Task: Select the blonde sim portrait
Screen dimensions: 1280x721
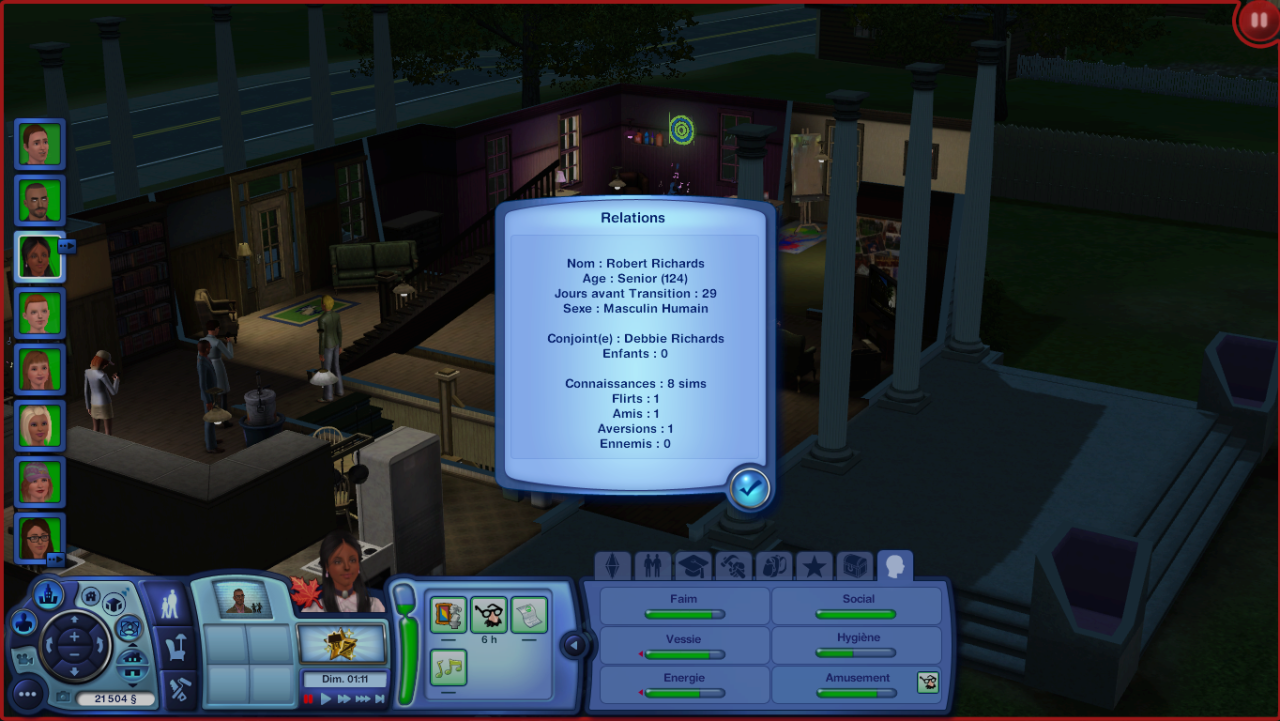Action: coord(40,426)
